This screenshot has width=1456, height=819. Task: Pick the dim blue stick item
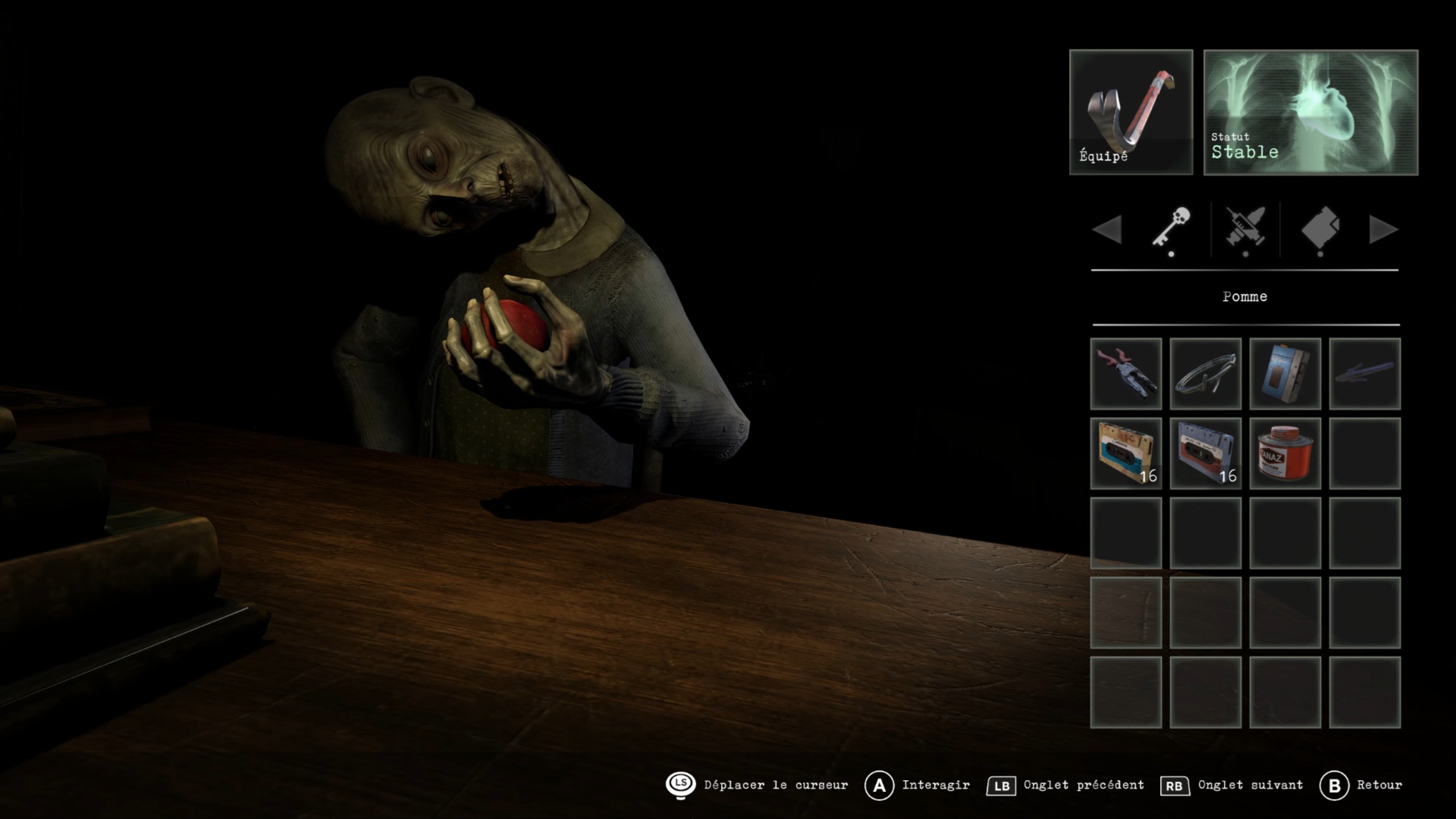click(1364, 374)
